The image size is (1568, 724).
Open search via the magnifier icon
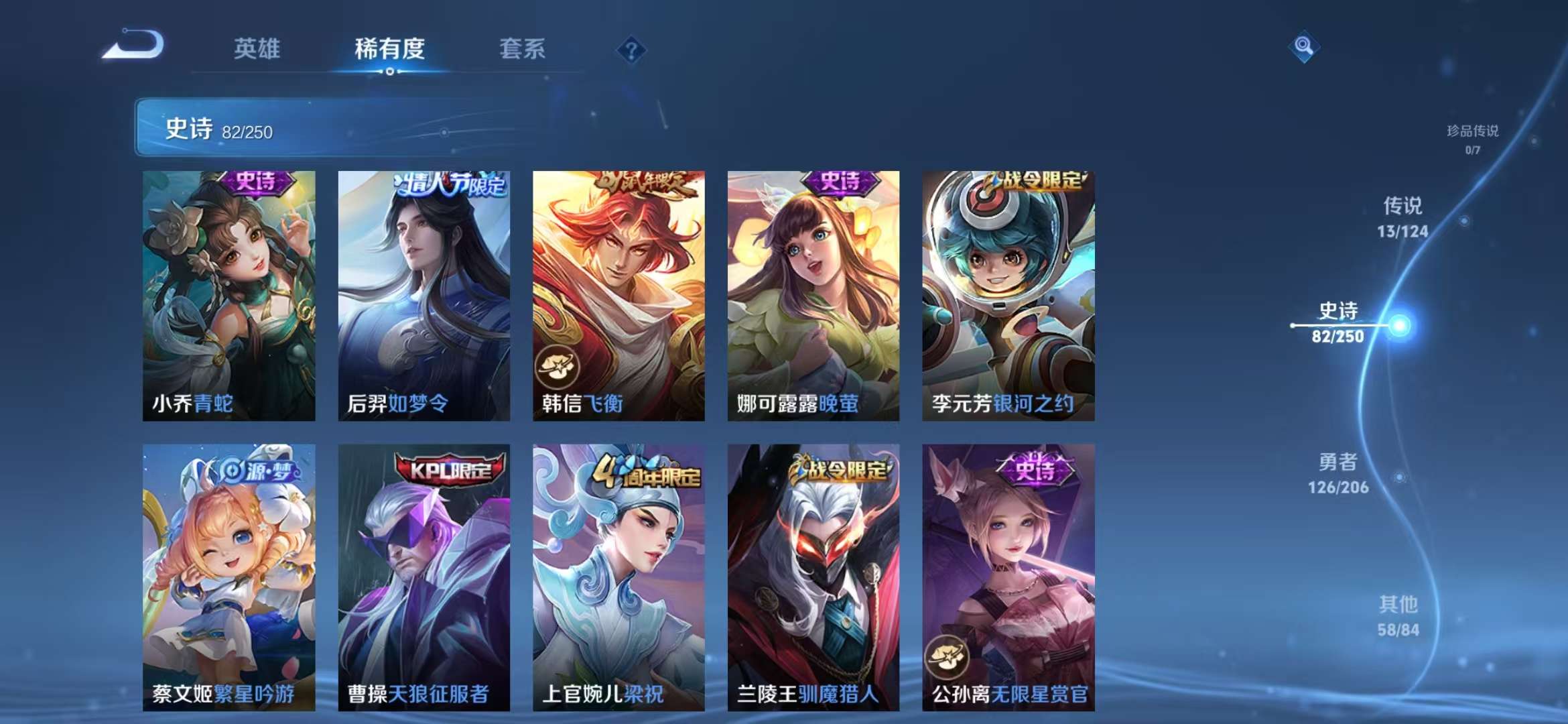[x=1303, y=46]
